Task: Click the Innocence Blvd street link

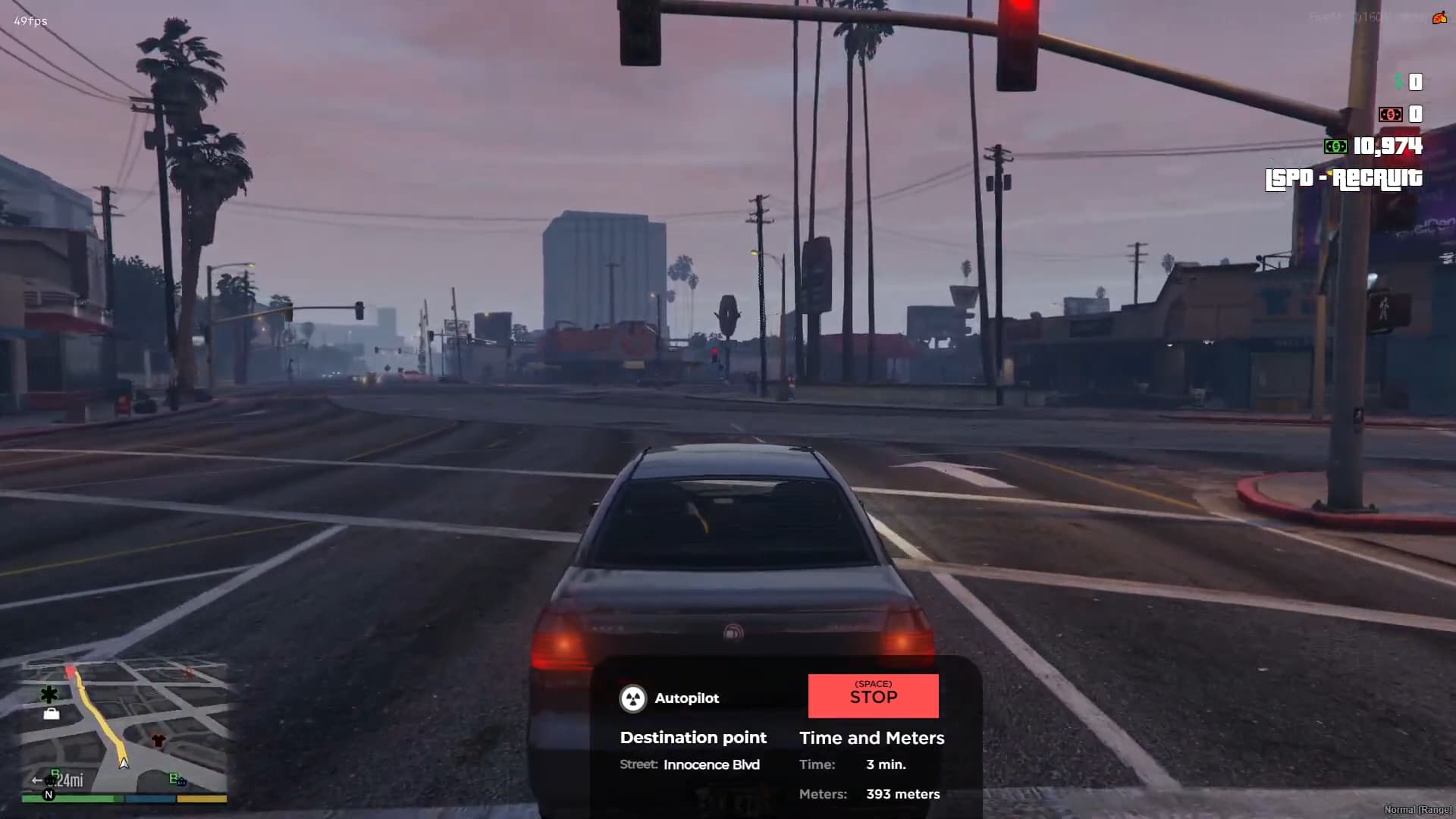Action: pyautogui.click(x=711, y=764)
